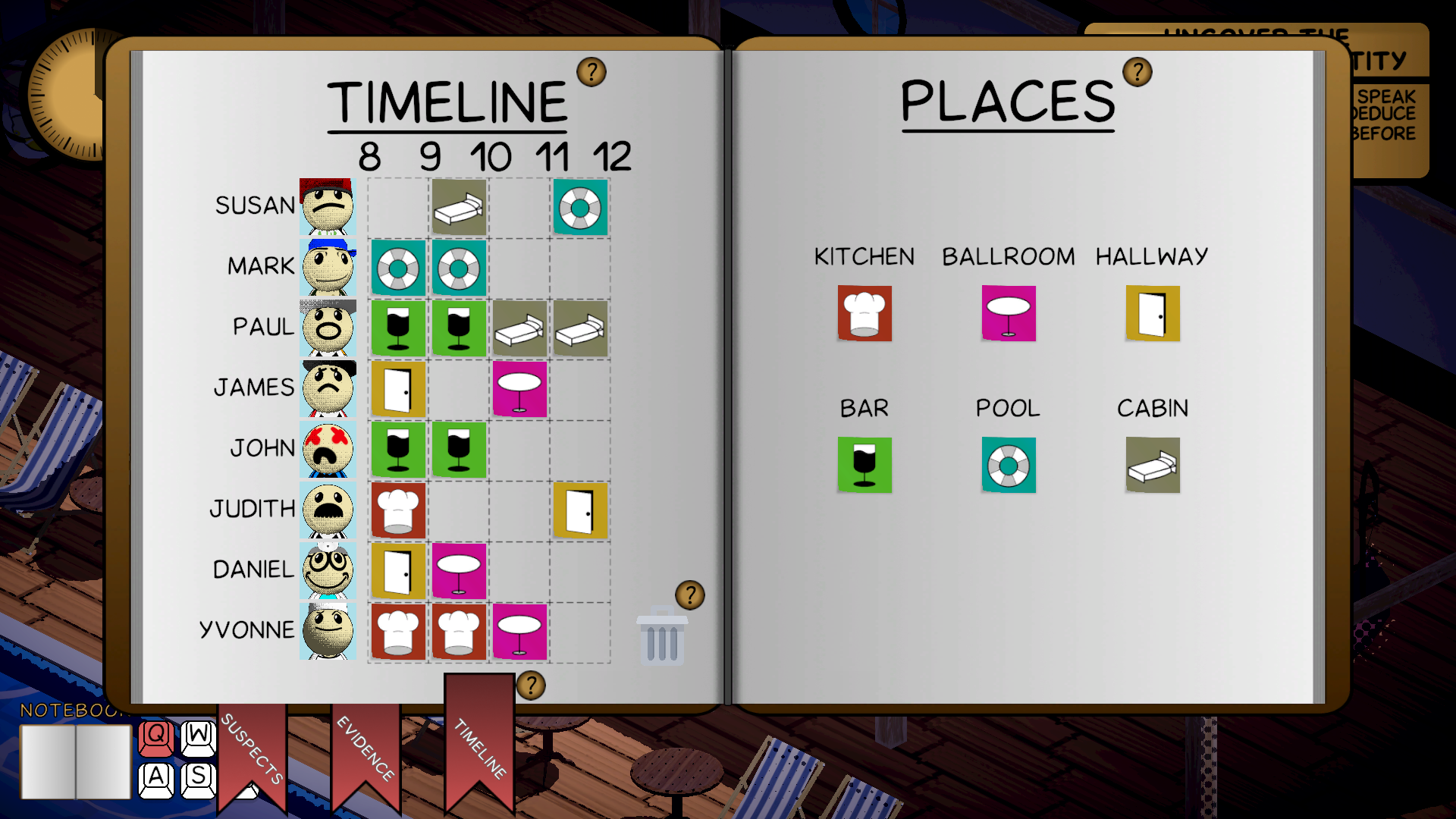Open the Timeline help question mark
Image resolution: width=1456 pixels, height=819 pixels.
(591, 73)
